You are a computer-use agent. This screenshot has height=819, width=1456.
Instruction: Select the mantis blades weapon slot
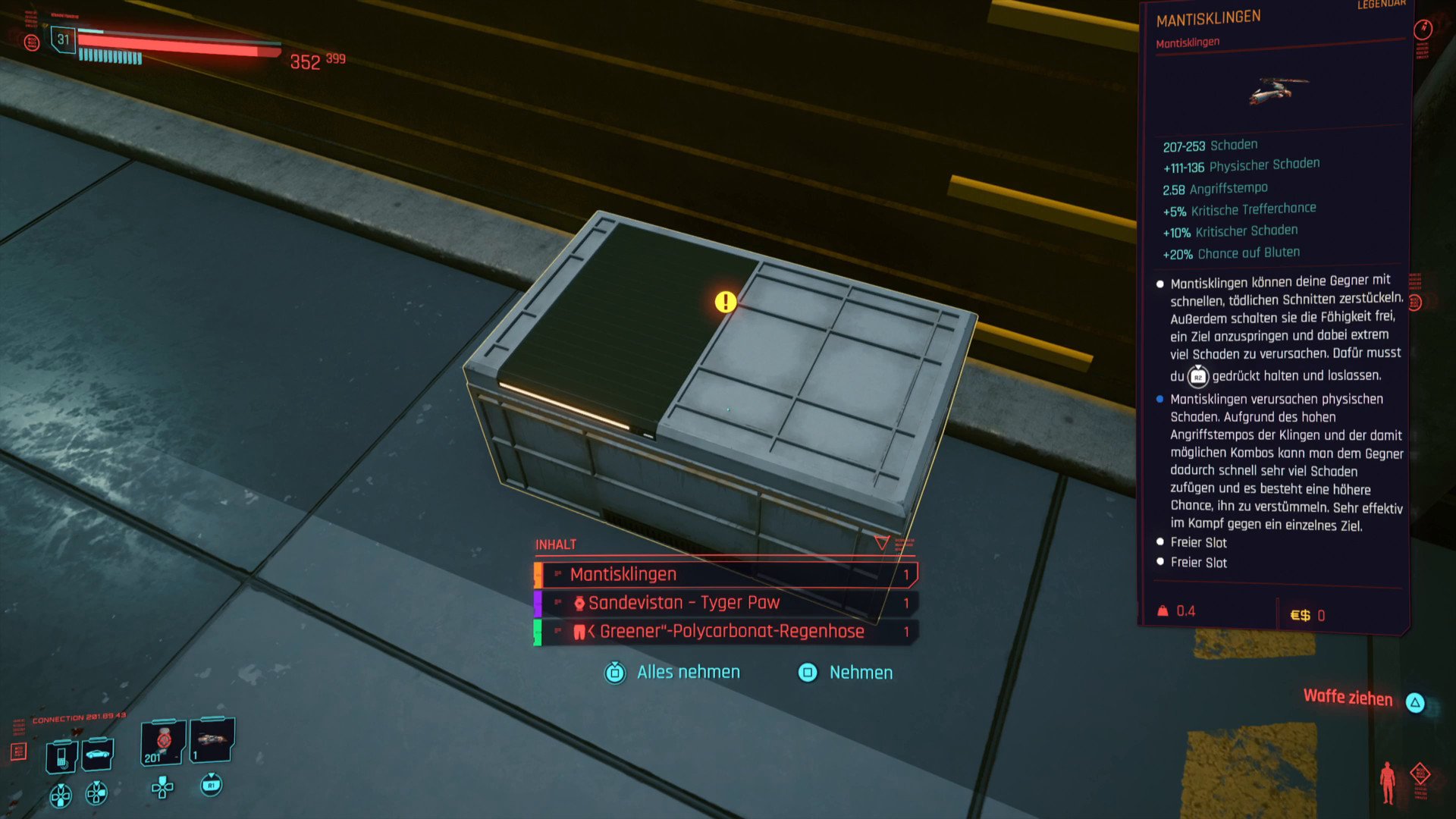click(212, 740)
